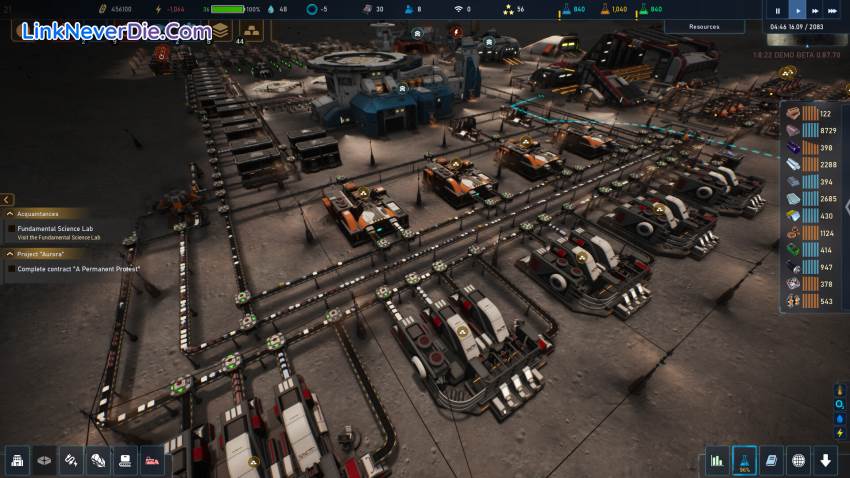The width and height of the screenshot is (850, 478).
Task: Toggle the electricity lightning overlay
Action: click(x=840, y=432)
